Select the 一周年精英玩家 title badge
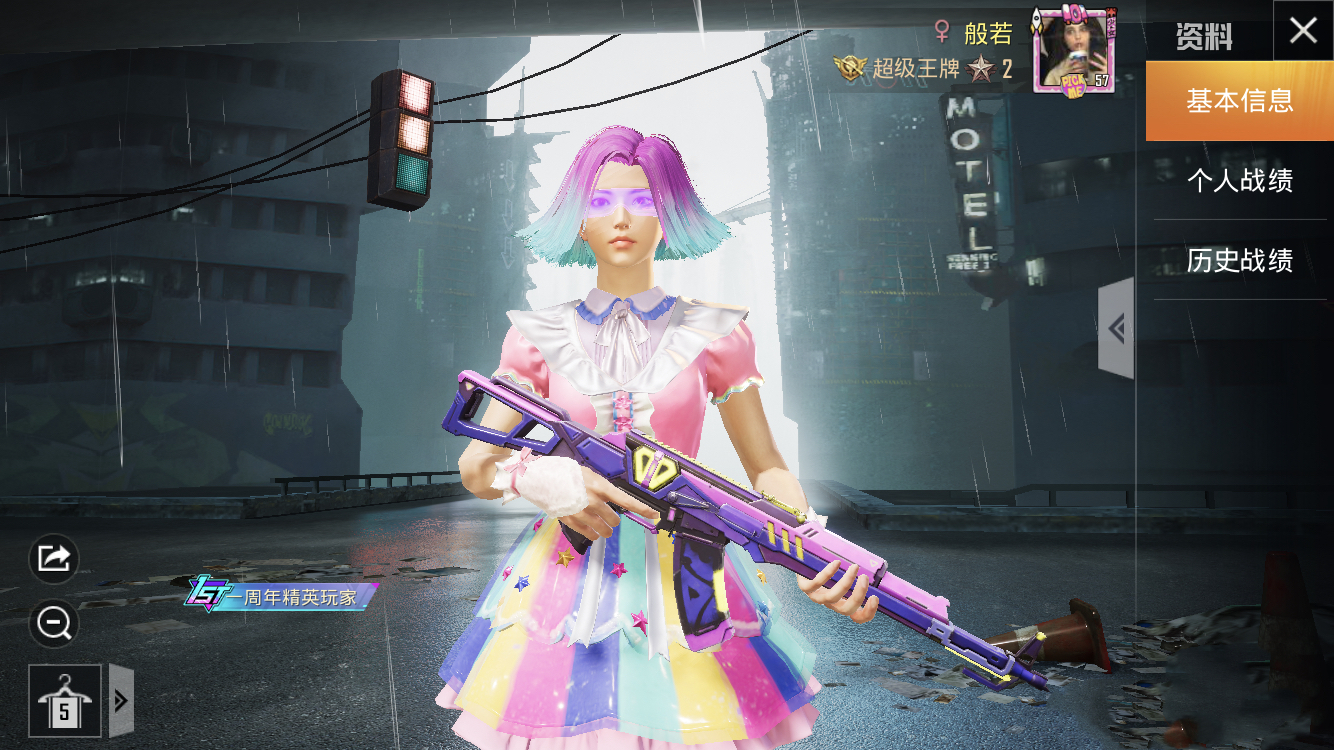This screenshot has width=1334, height=750. coord(280,596)
